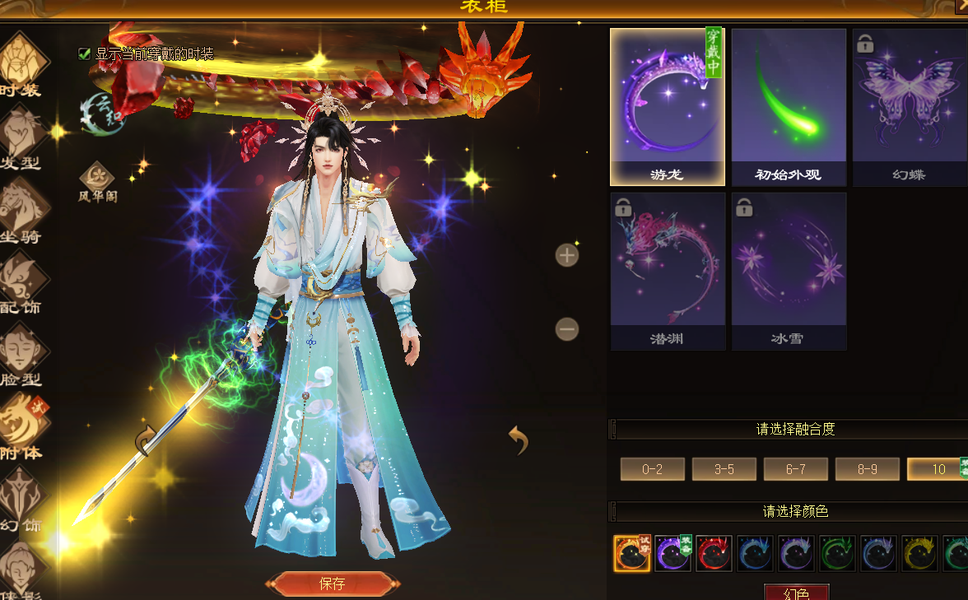
Task: Open the 风华阁 icon
Action: (x=98, y=182)
